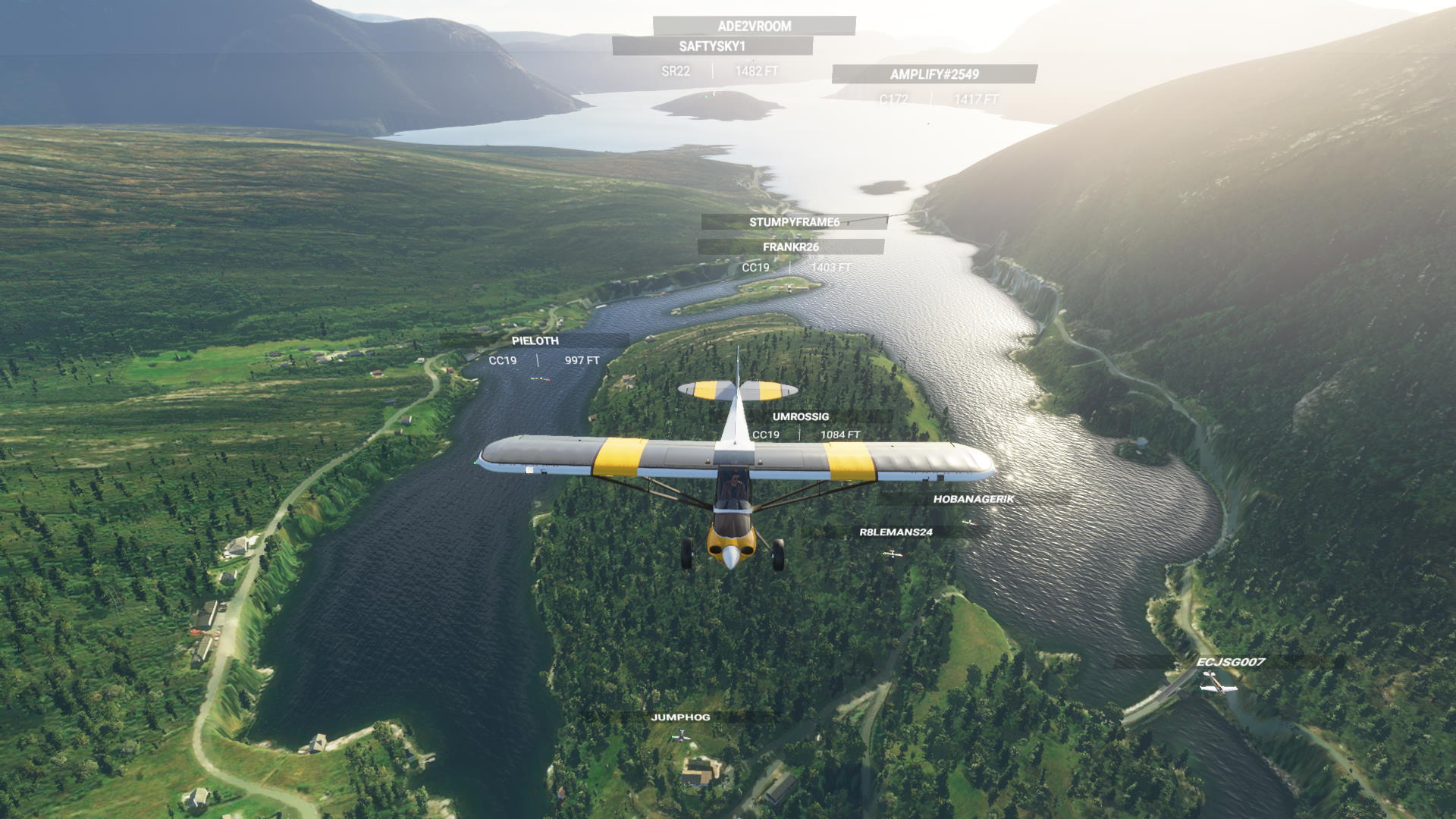Viewport: 1456px width, 819px height.
Task: Select the R8LEMANS24 nameplate
Action: point(896,532)
